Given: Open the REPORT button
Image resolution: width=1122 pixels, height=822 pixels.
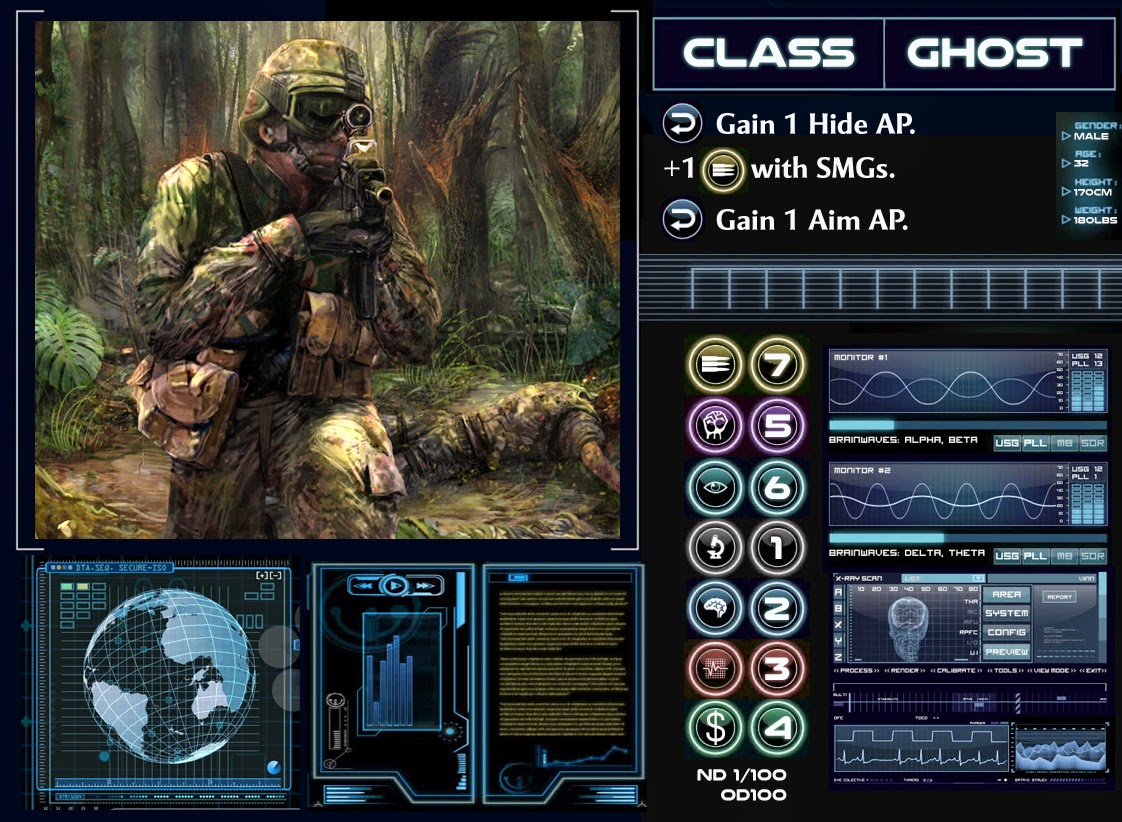Looking at the screenshot, I should coord(1058,597).
